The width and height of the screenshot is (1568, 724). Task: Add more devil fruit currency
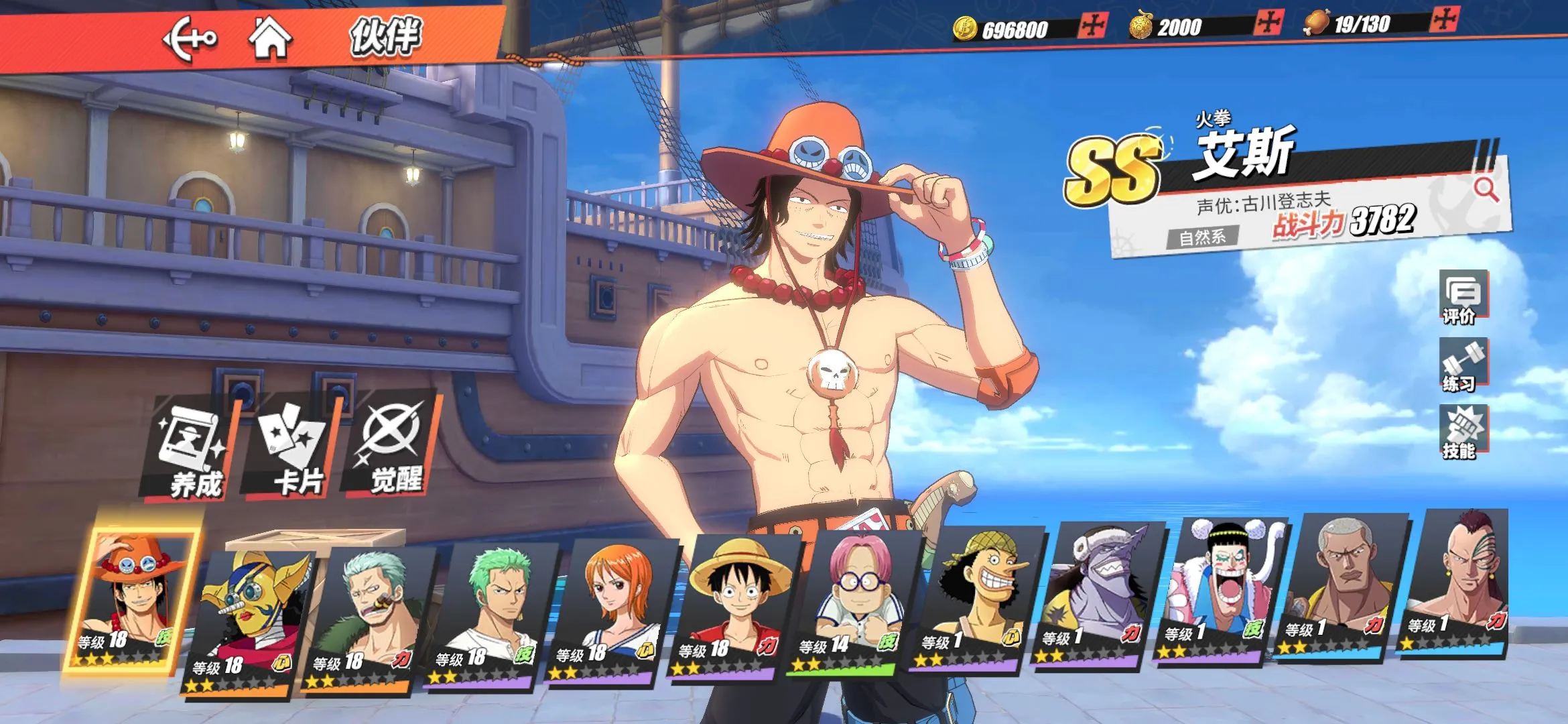1268,23
